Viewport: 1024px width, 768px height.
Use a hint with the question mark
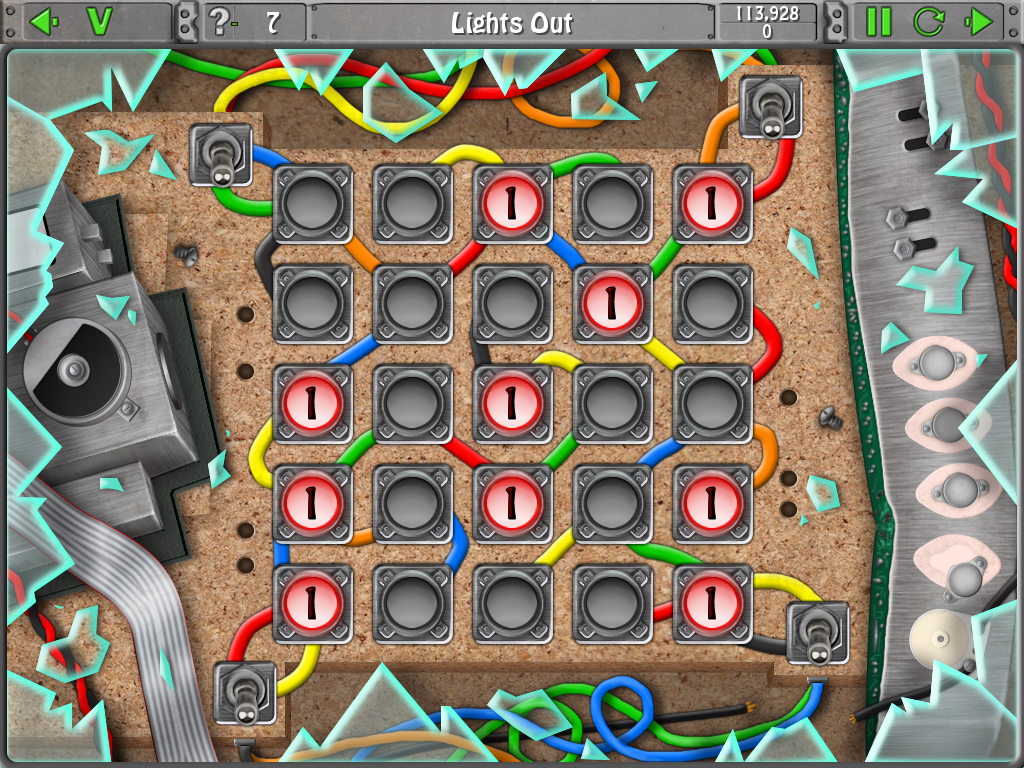coord(219,21)
